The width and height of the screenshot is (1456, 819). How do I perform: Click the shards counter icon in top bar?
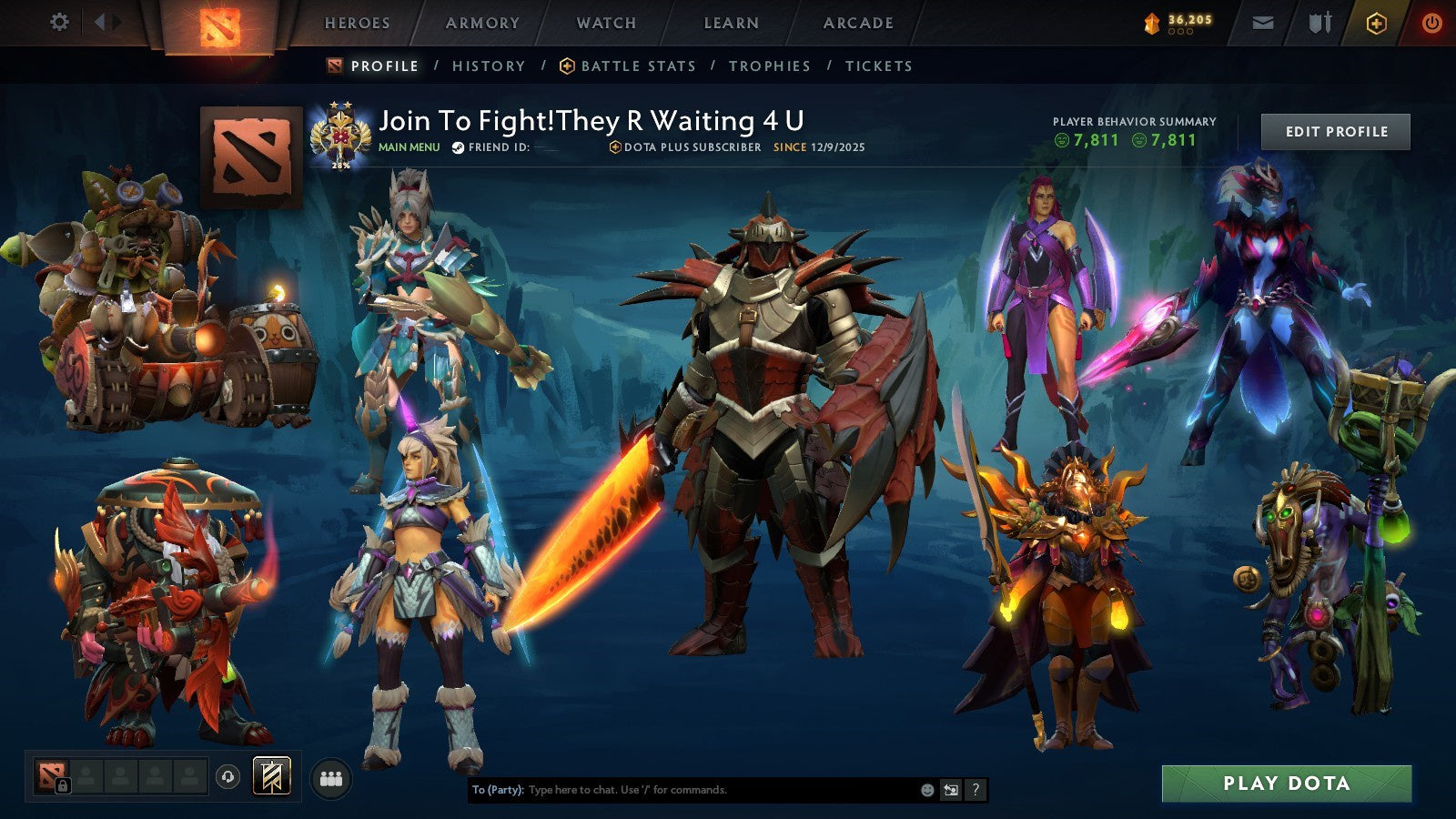click(1150, 22)
